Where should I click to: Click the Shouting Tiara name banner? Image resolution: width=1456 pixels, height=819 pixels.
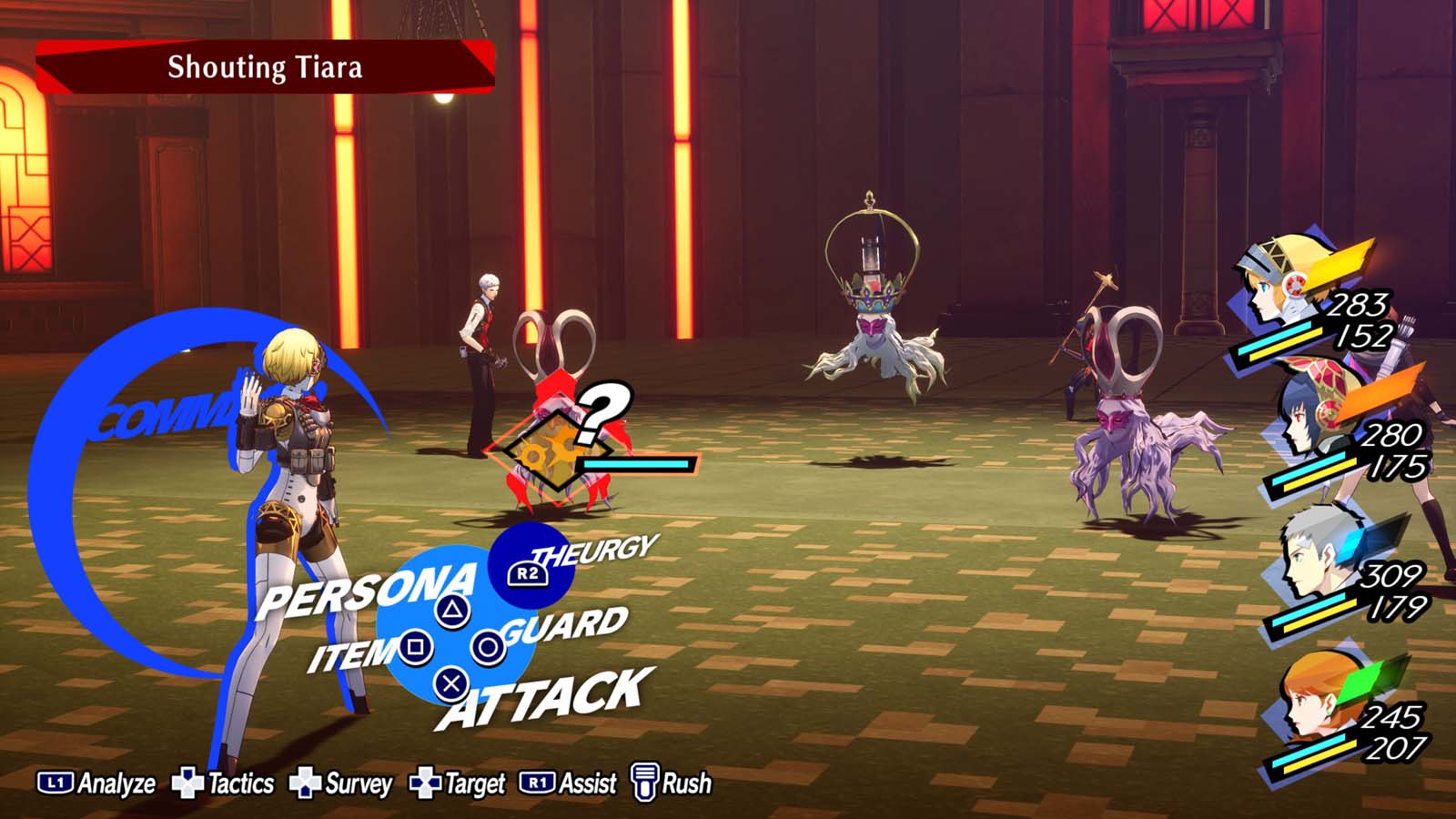click(264, 67)
